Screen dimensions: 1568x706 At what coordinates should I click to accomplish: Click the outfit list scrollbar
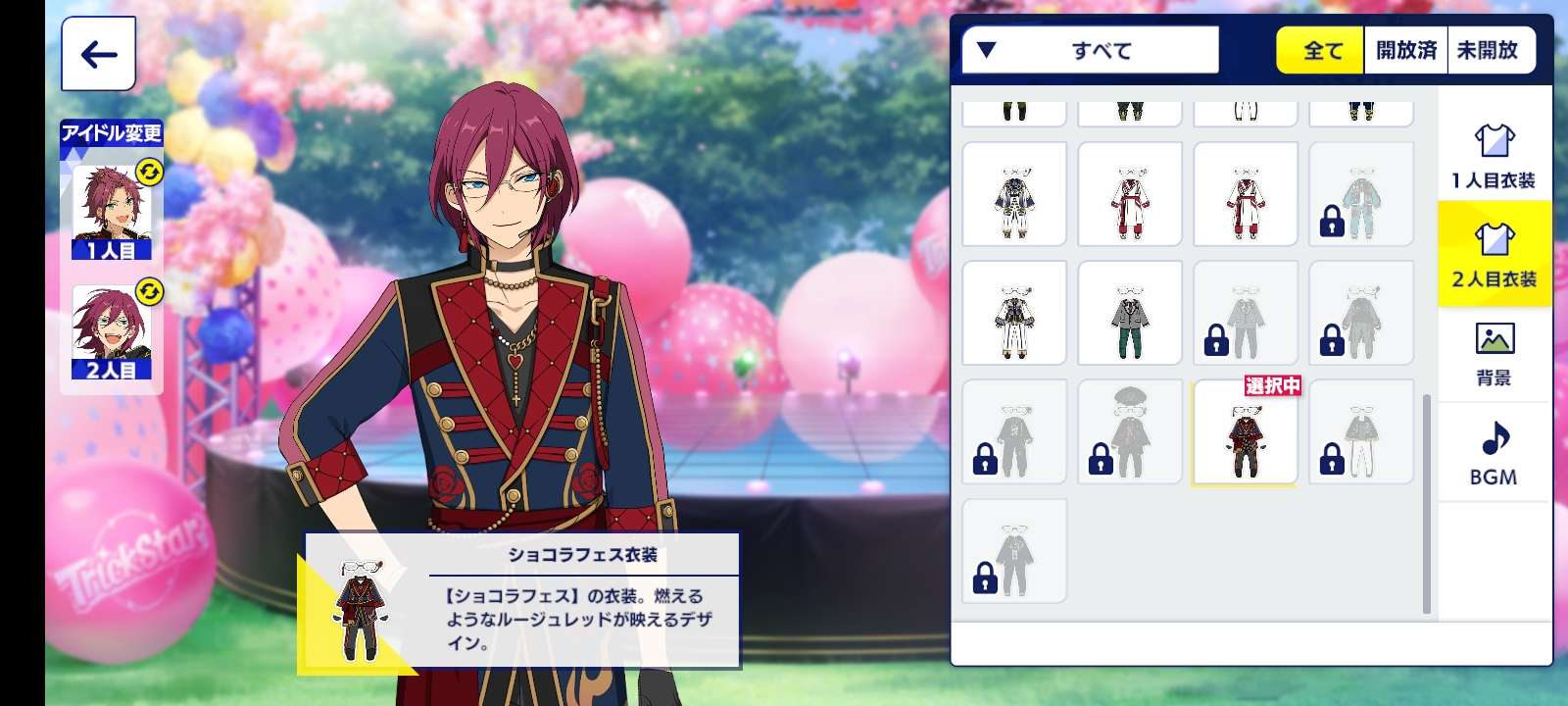1427,504
